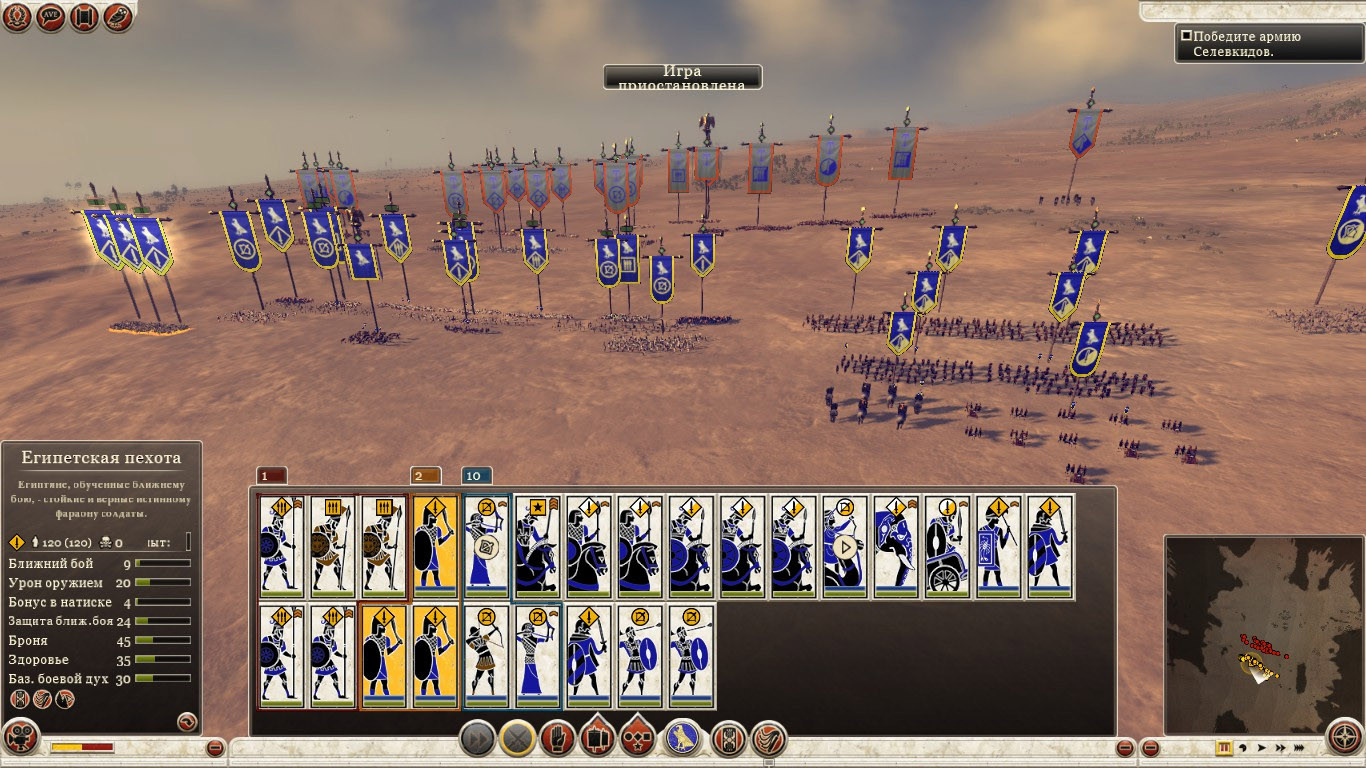Viewport: 1366px width, 768px height.
Task: Set battle speed to fast forward
Action: 1280,747
